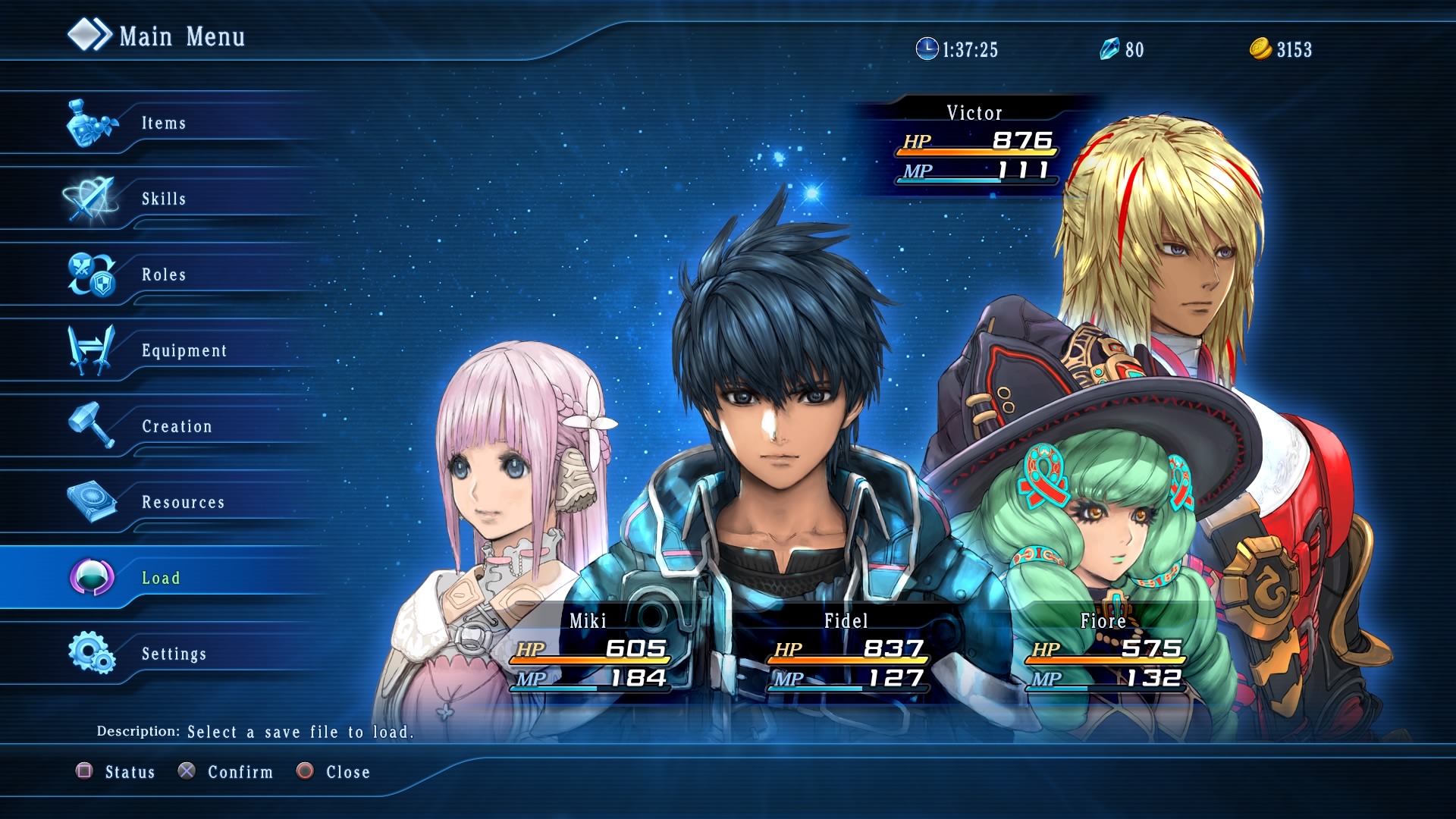Choose the Creation menu option
The height and width of the screenshot is (819, 1456).
tap(177, 426)
